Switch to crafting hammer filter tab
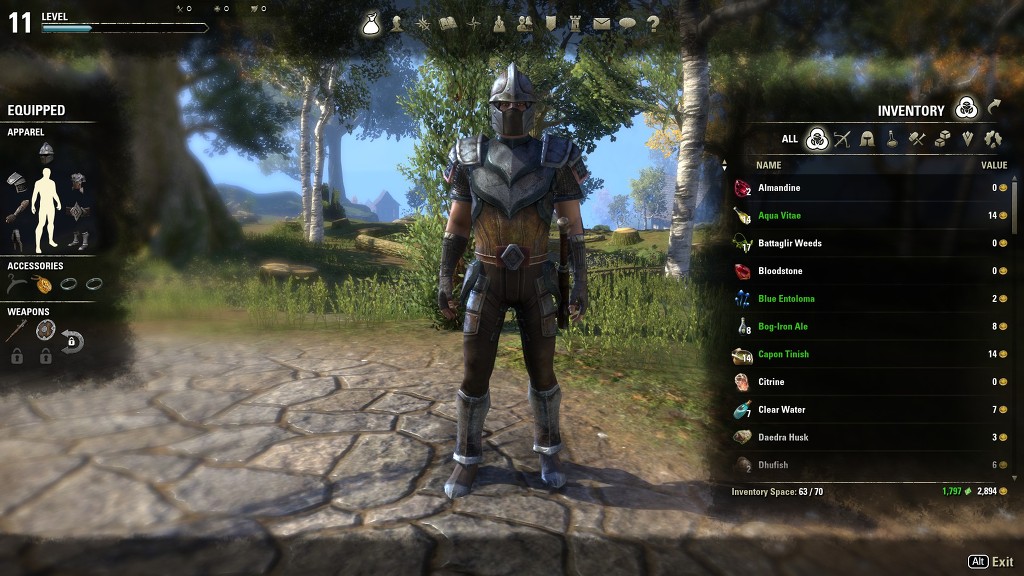 [x=917, y=139]
